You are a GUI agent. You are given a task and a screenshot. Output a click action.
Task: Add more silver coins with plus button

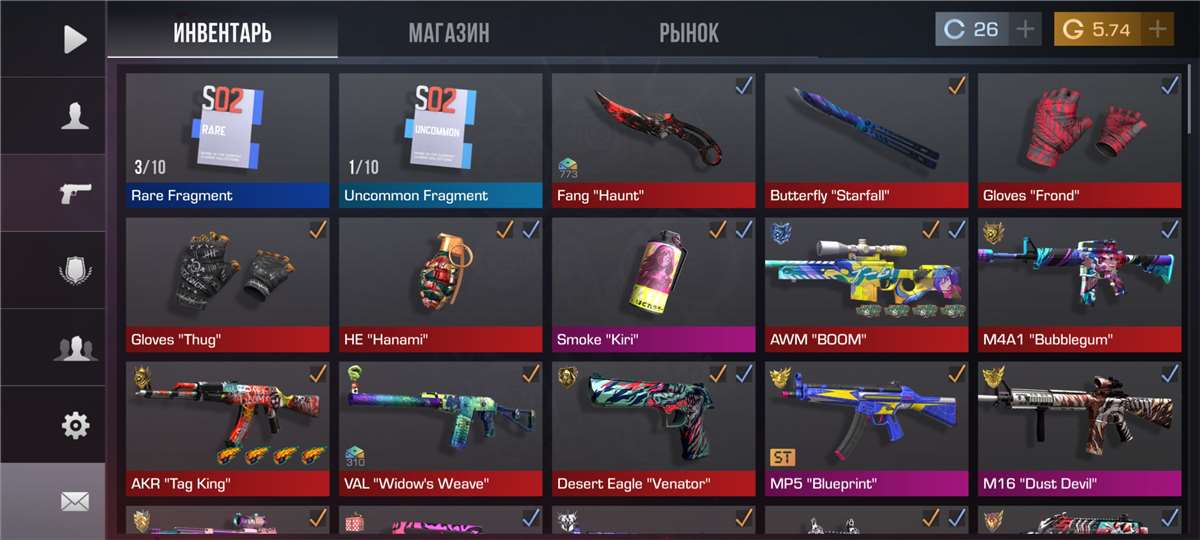[1025, 29]
